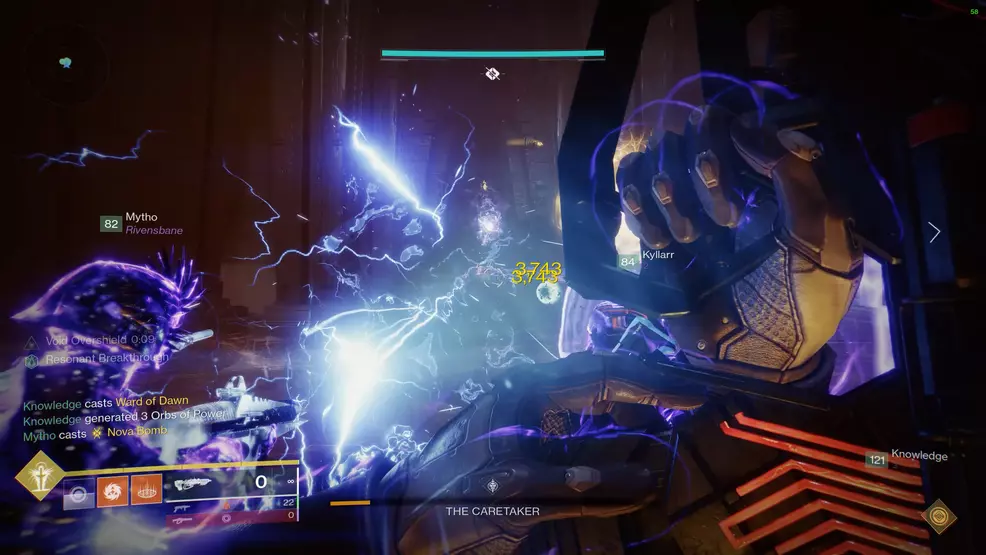Click the boss marker below the health bar

pyautogui.click(x=492, y=73)
